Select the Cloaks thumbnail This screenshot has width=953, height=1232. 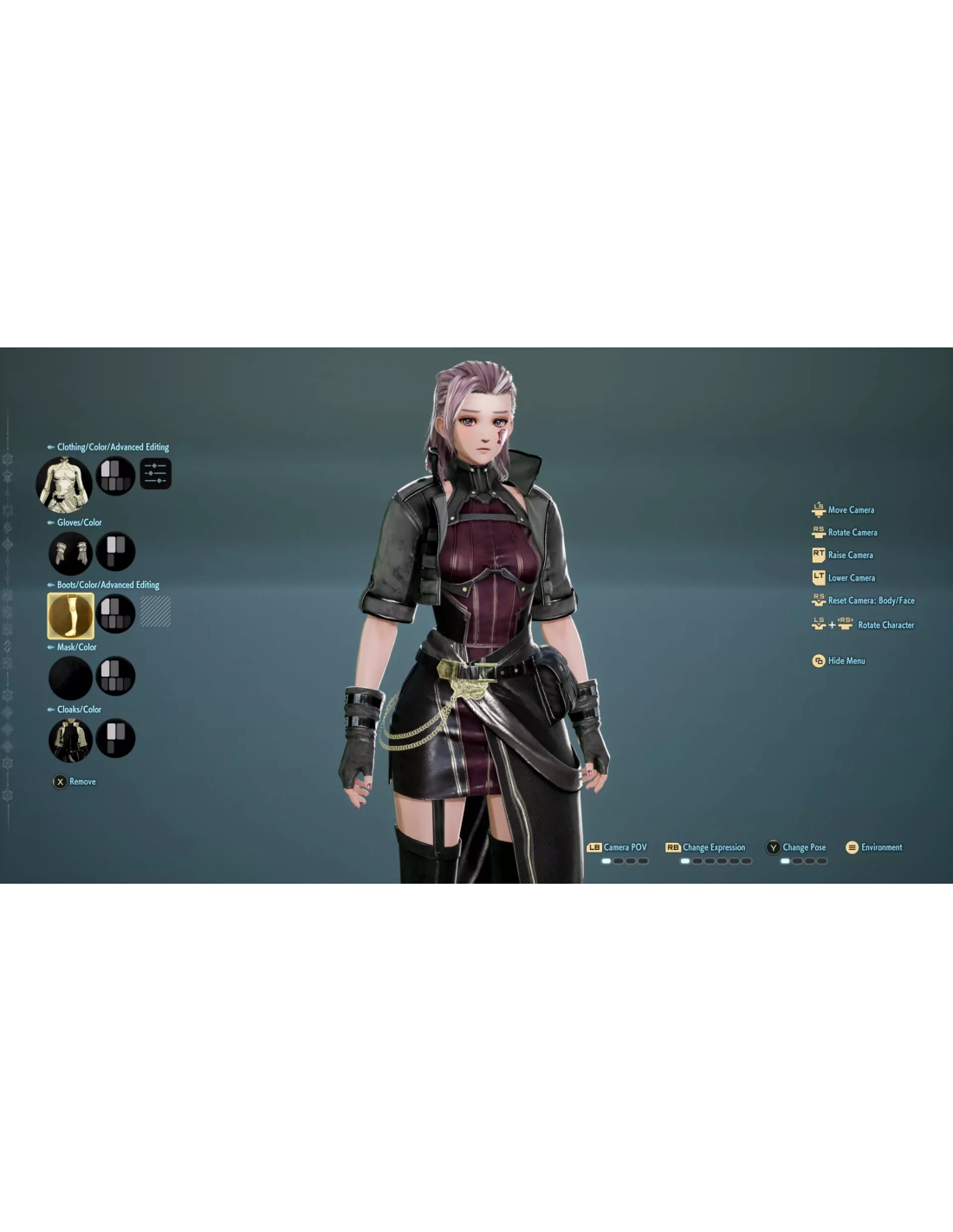point(70,740)
